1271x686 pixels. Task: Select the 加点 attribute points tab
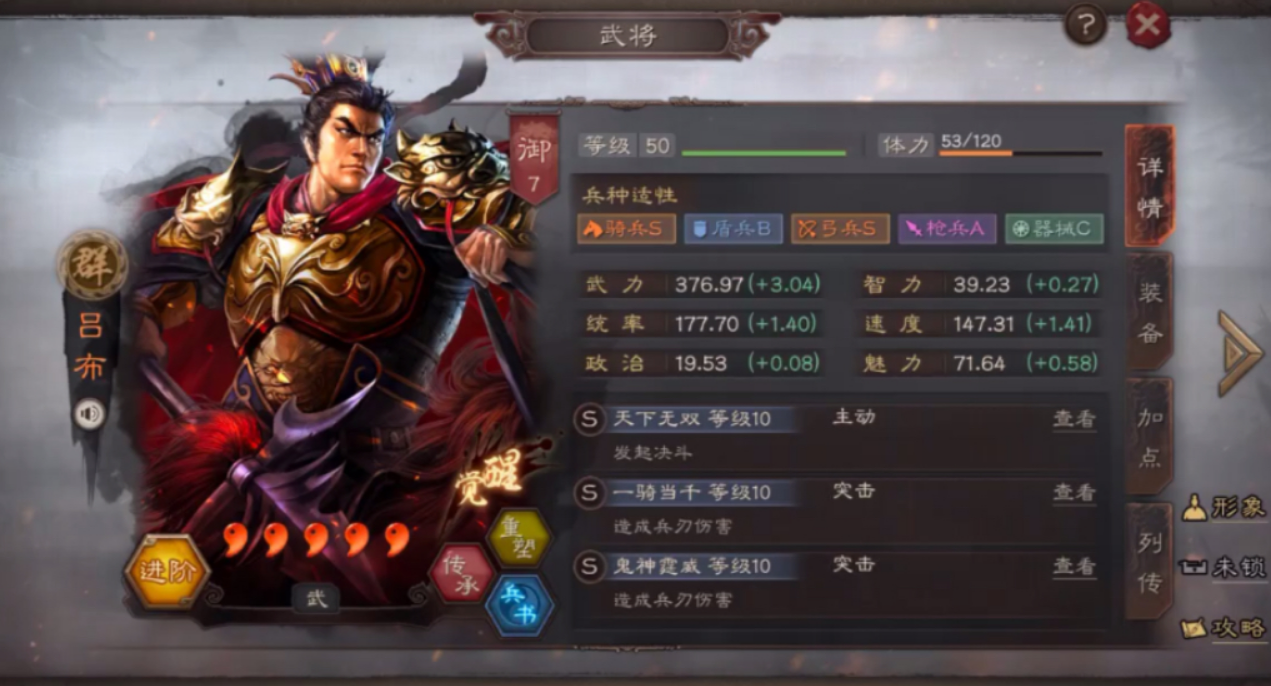point(1150,437)
